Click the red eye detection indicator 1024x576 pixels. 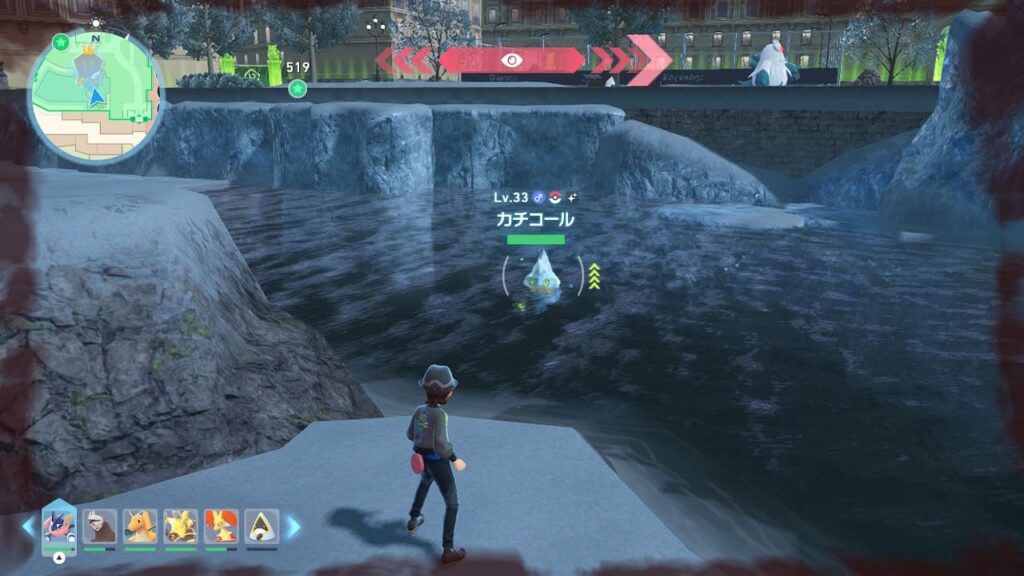[x=512, y=60]
